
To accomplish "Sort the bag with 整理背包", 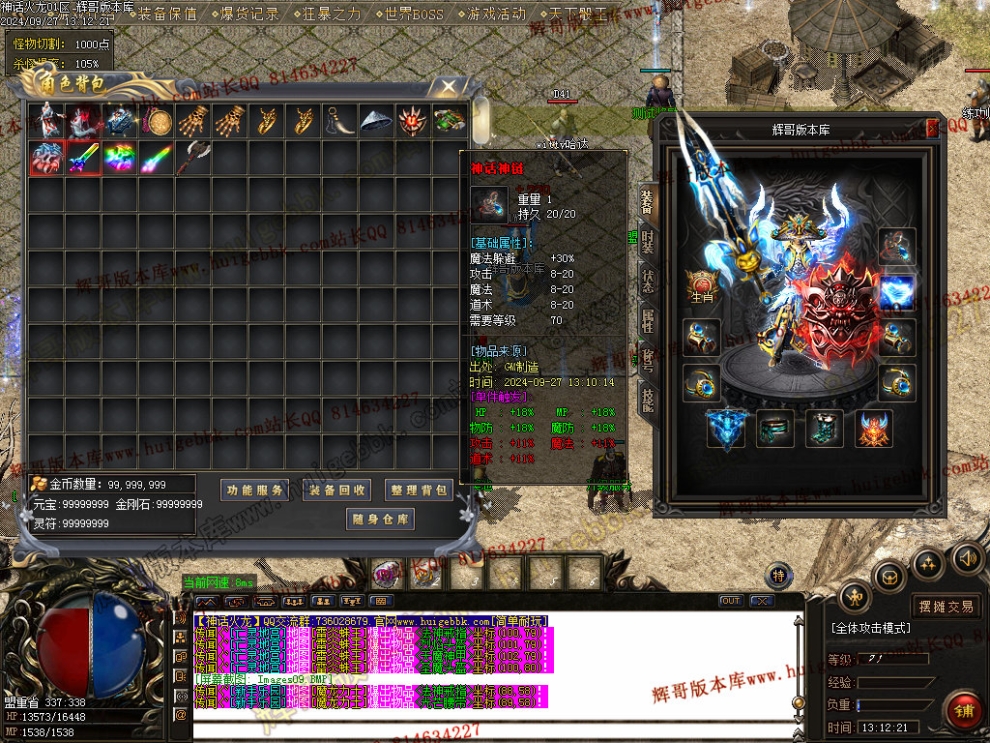I will click(x=419, y=490).
